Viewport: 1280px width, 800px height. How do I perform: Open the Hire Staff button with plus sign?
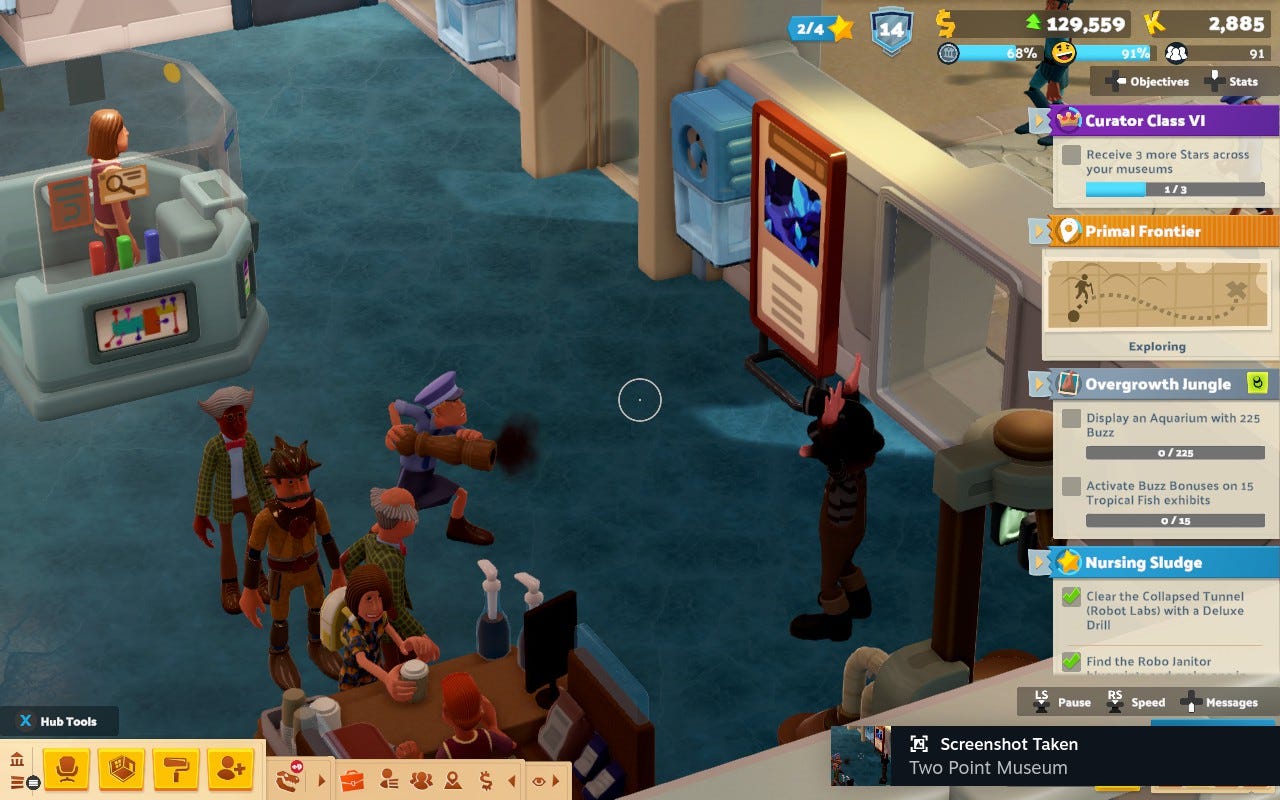(230, 768)
